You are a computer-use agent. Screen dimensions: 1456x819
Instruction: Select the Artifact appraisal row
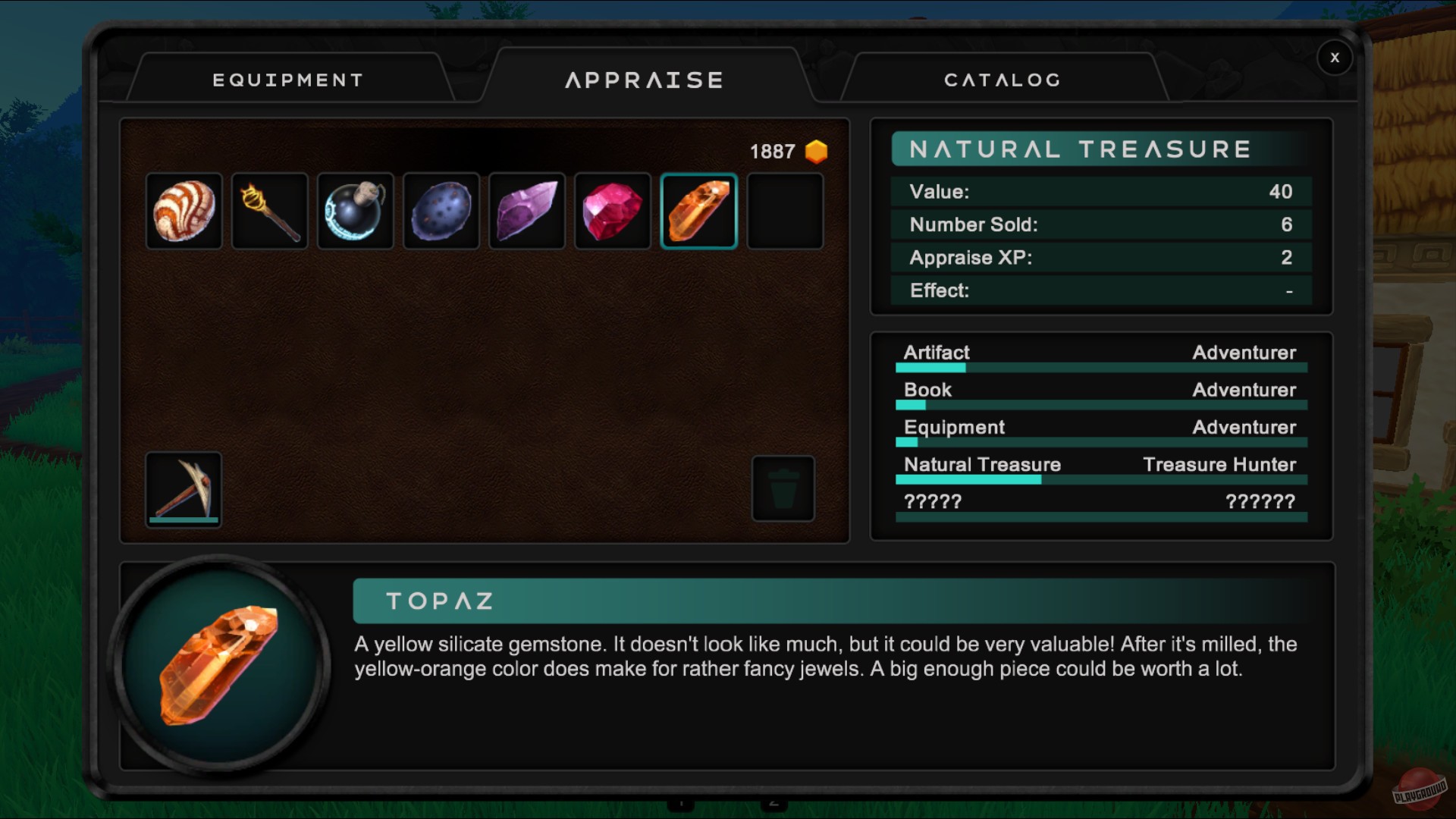click(x=1100, y=355)
